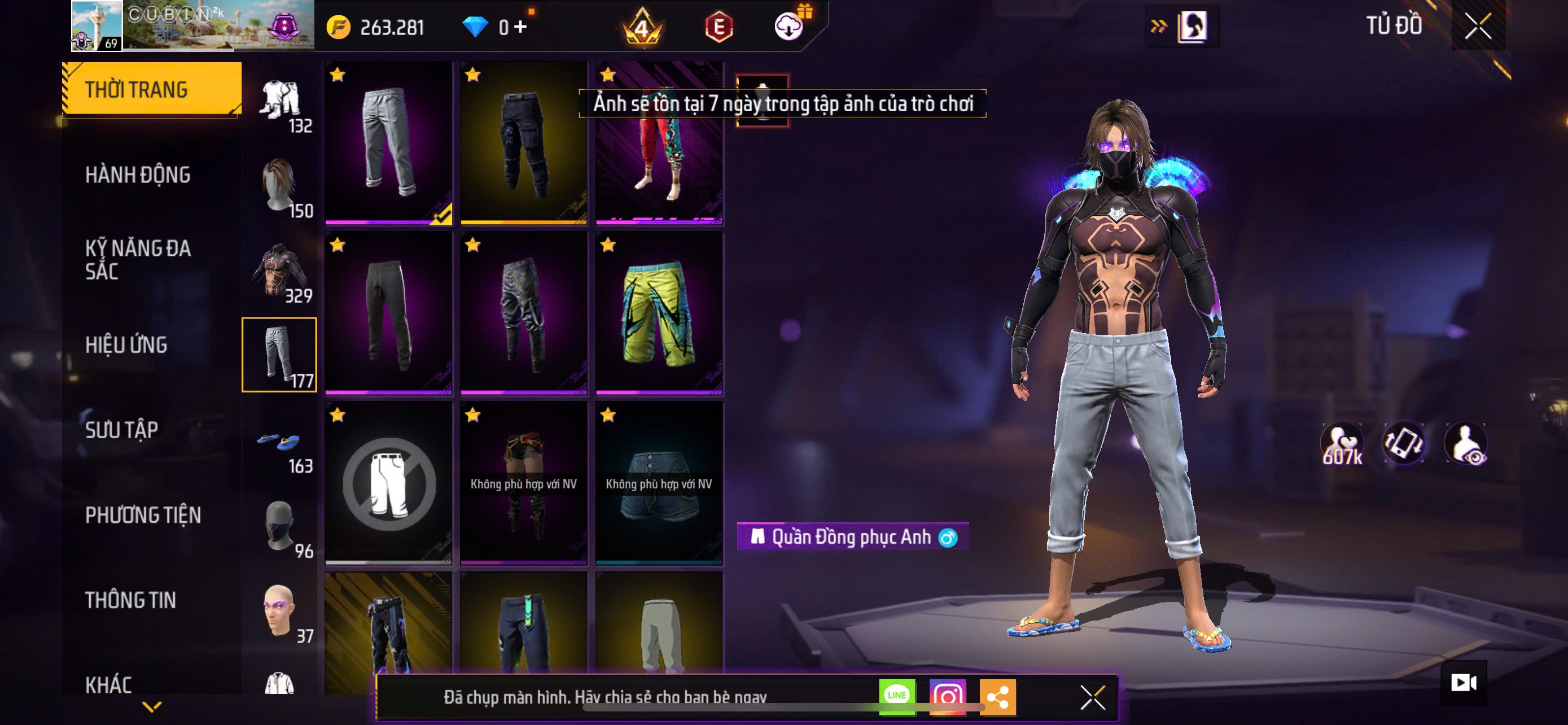
Task: Switch to the Hiệu Ứng tab
Action: [126, 345]
